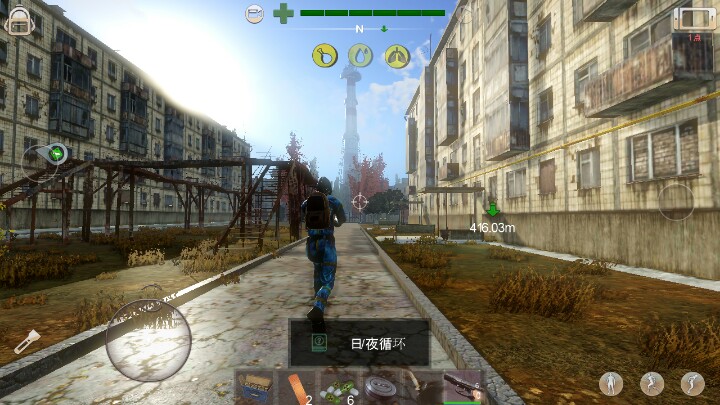Viewport: 720px width, 405px height.
Task: Check the lungs stamina status icon
Action: click(x=397, y=55)
